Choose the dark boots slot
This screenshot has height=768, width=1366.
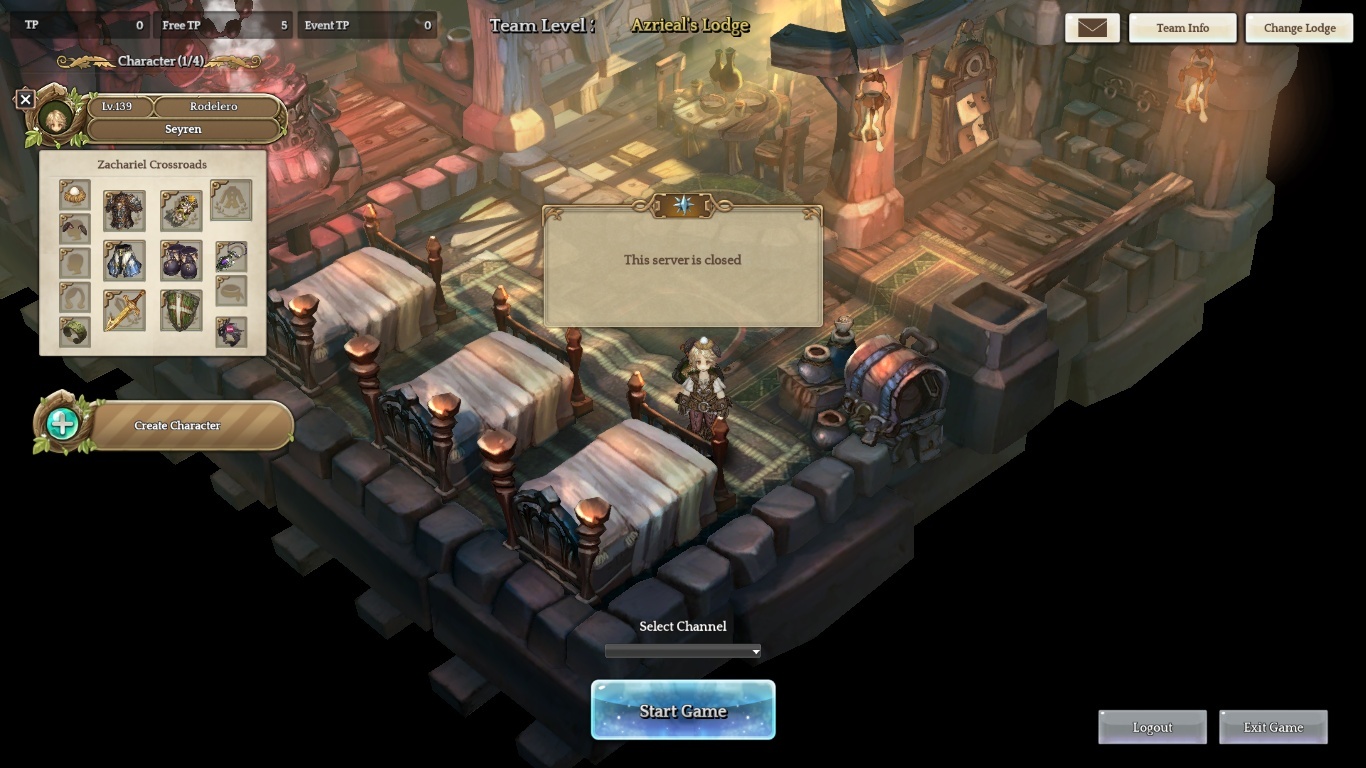click(181, 260)
